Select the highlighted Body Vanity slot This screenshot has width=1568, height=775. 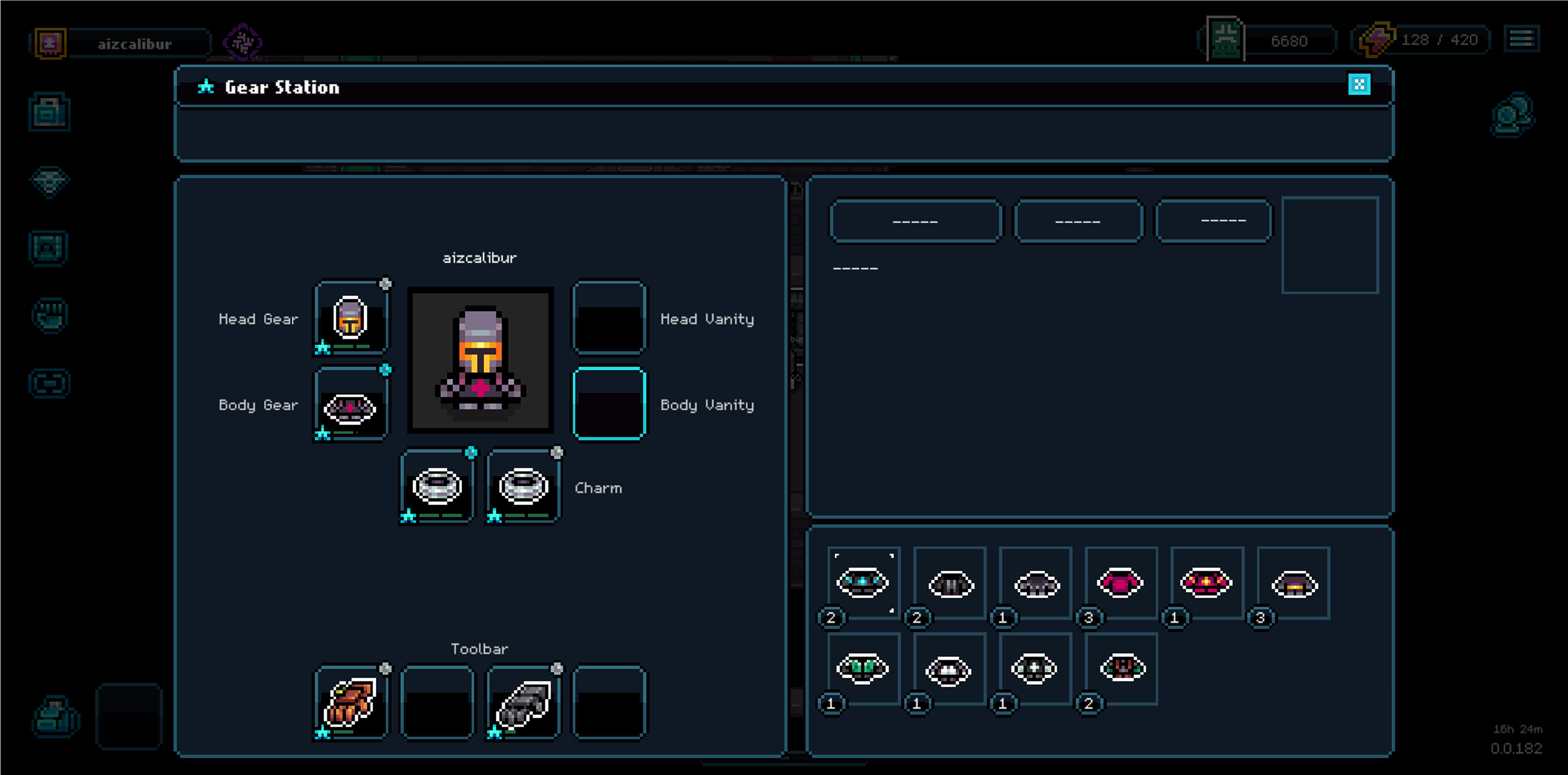click(x=609, y=404)
